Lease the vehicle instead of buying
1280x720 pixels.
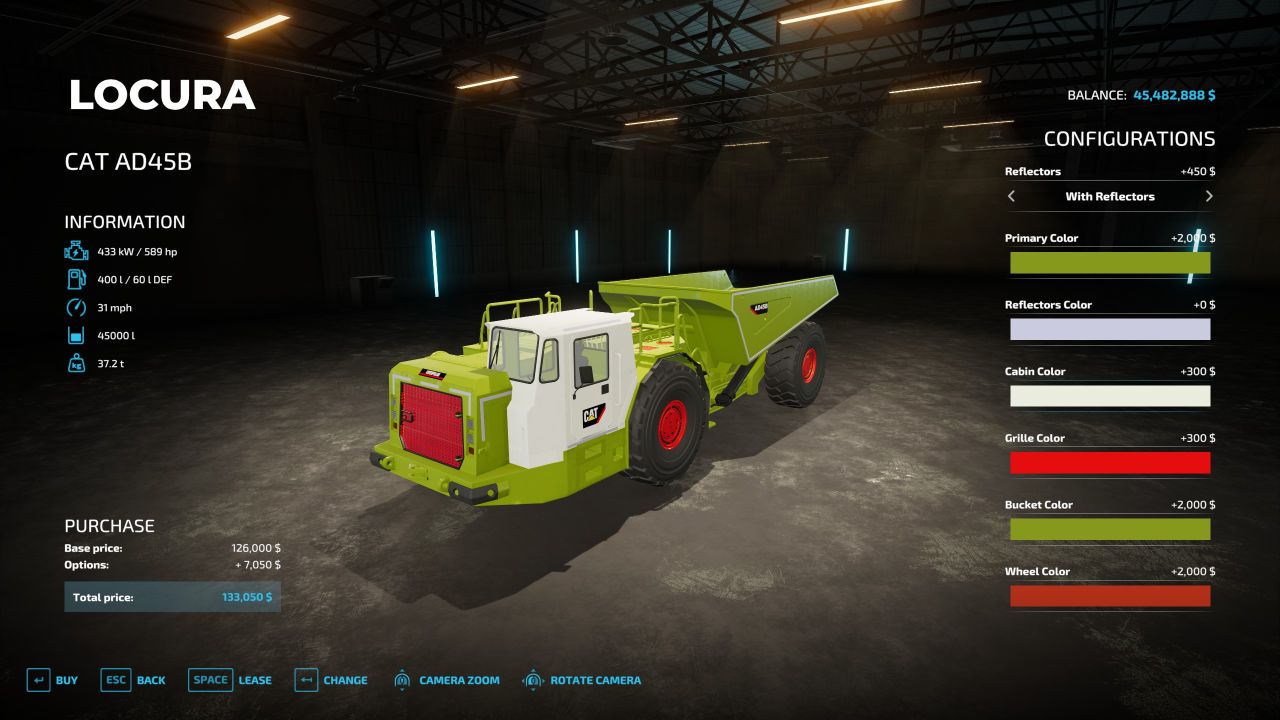[x=230, y=680]
